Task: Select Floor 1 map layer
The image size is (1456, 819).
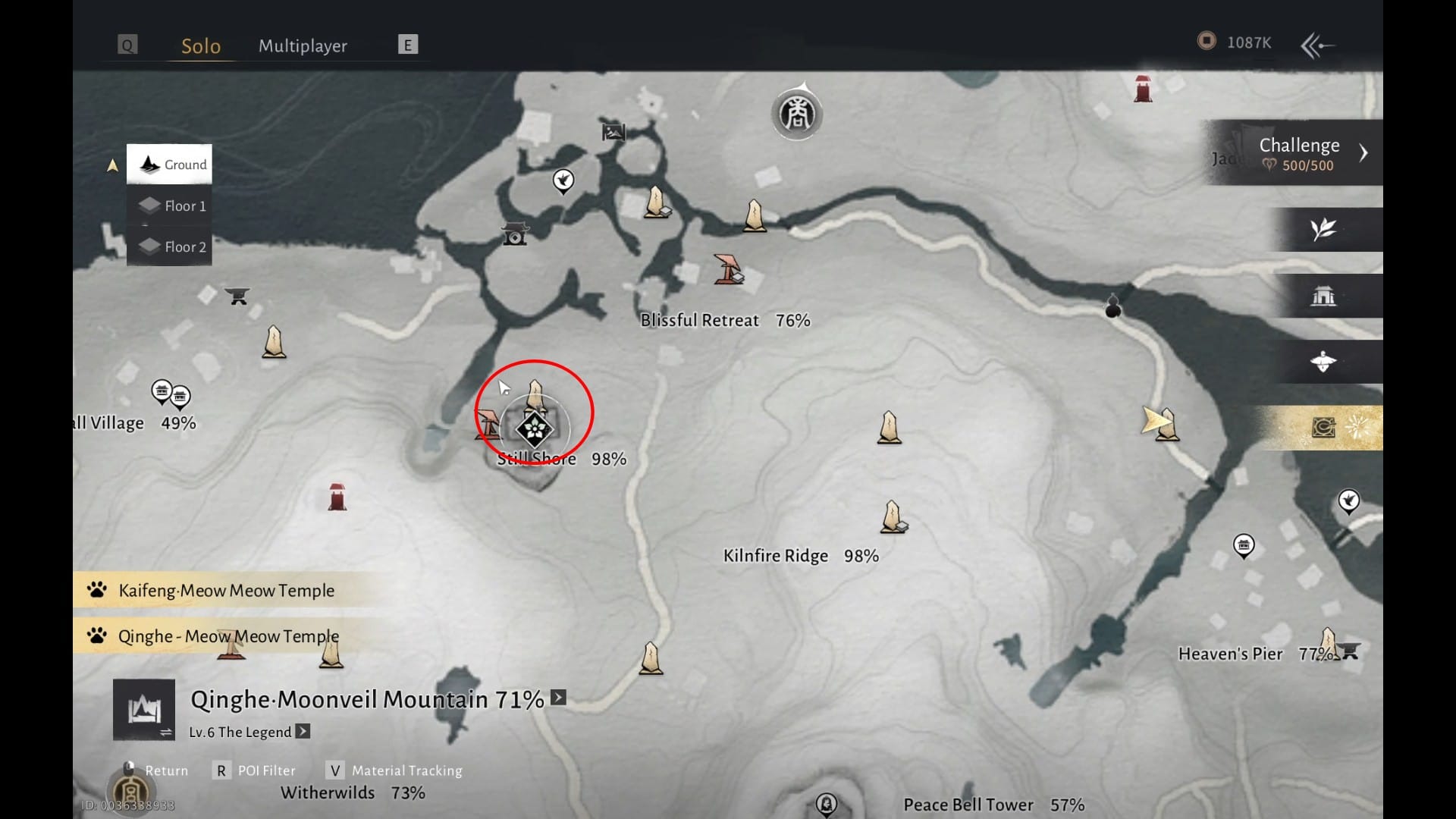Action: [x=171, y=206]
